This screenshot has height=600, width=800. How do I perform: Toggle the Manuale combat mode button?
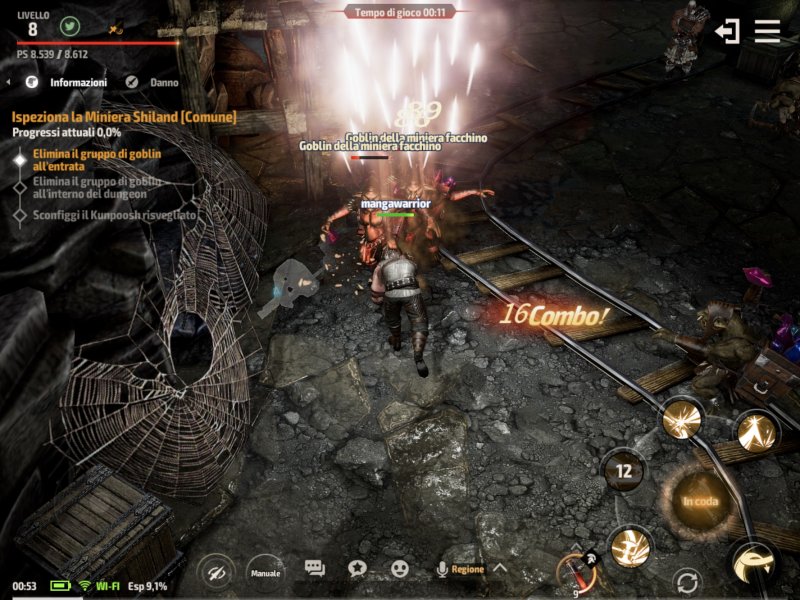(x=265, y=572)
